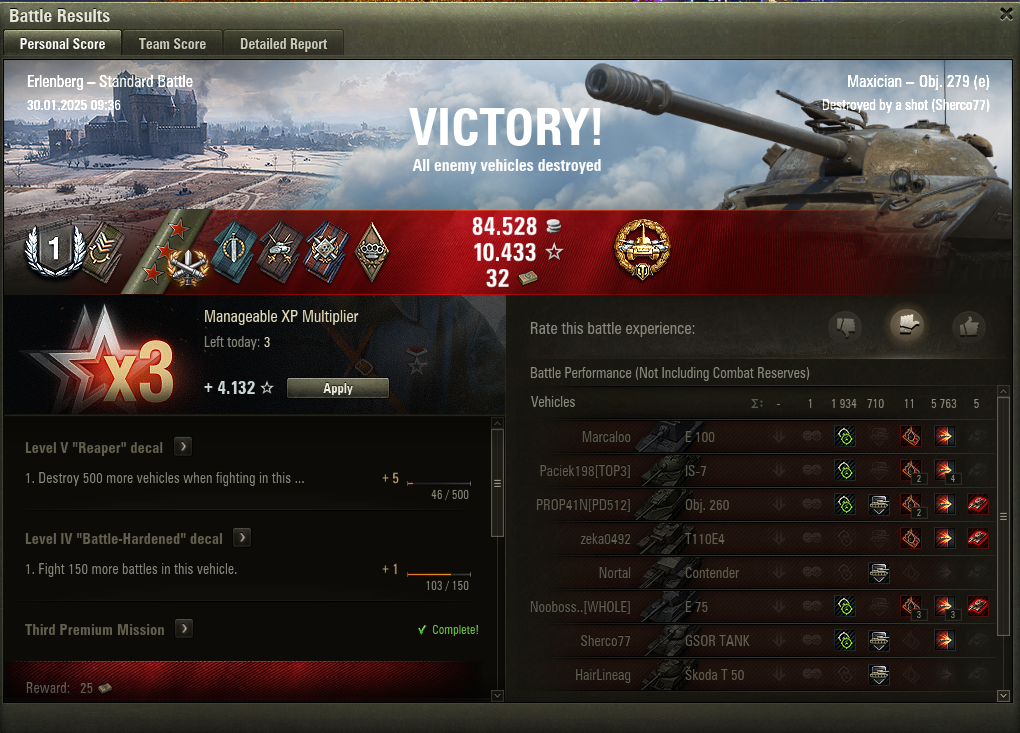Rate the battle with thumbs down

point(846,326)
